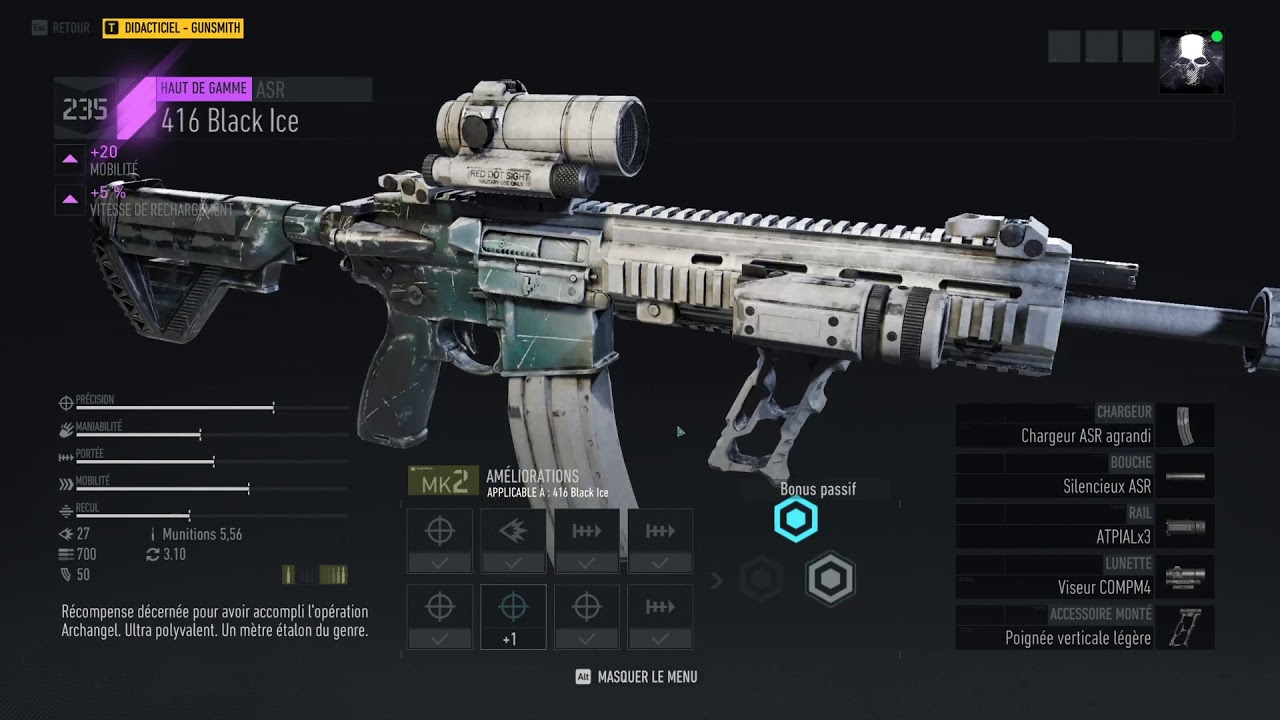Choose the Poignée verticale légère accessory slot

[1085, 627]
